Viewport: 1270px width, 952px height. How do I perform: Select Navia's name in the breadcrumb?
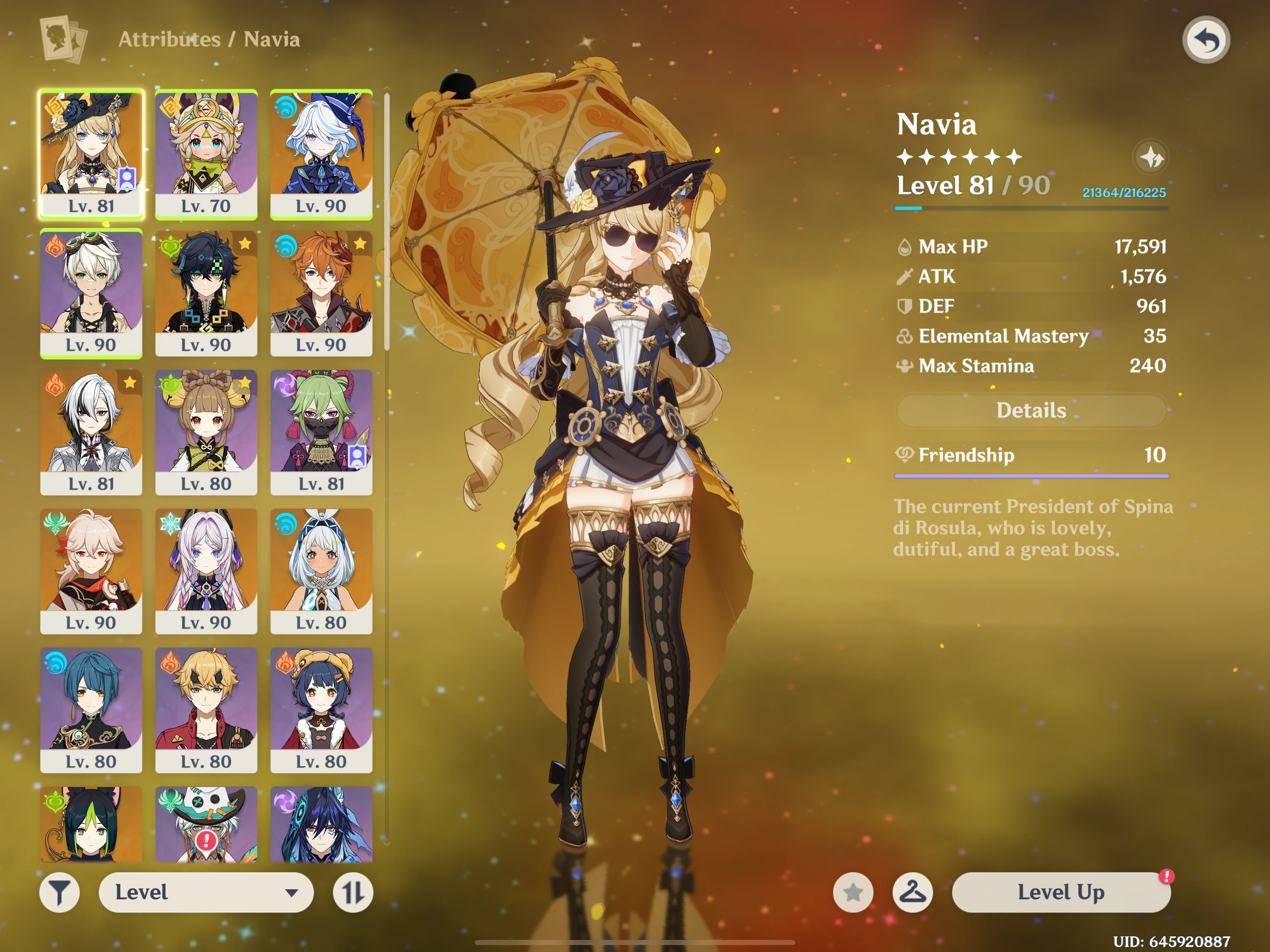[271, 39]
